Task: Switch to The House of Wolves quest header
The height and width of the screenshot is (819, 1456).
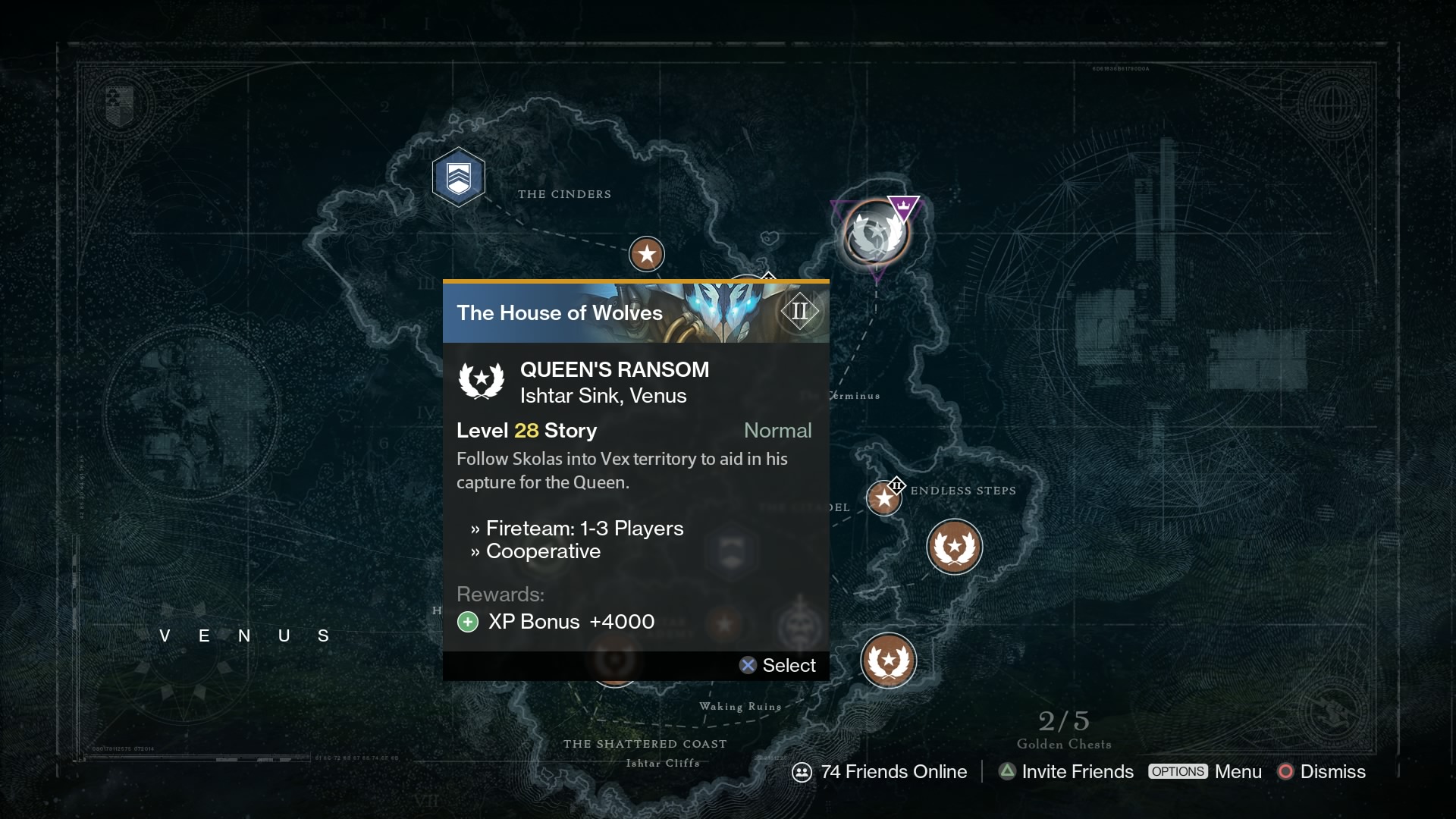Action: point(560,312)
